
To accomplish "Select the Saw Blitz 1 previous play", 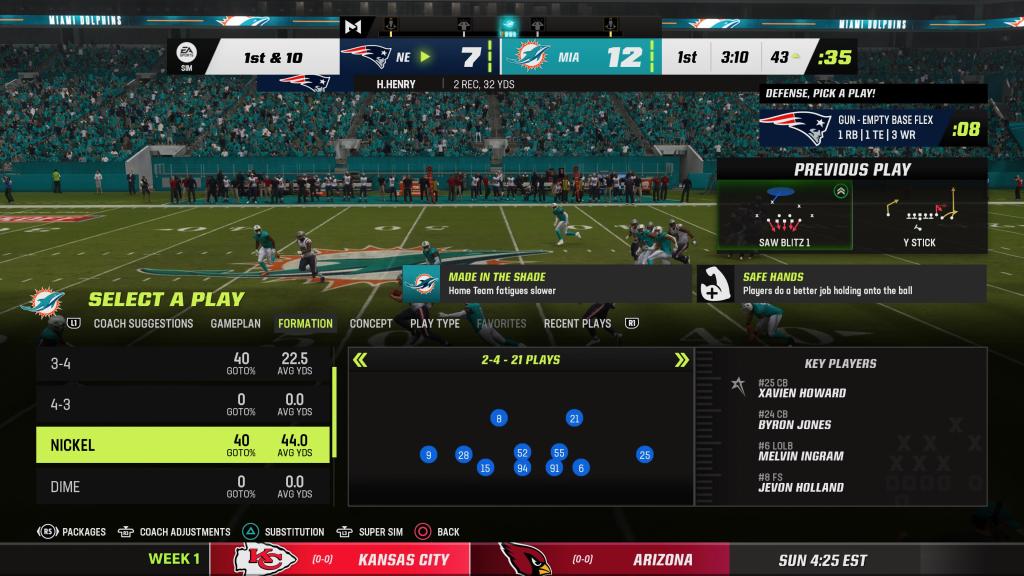I will coord(785,217).
